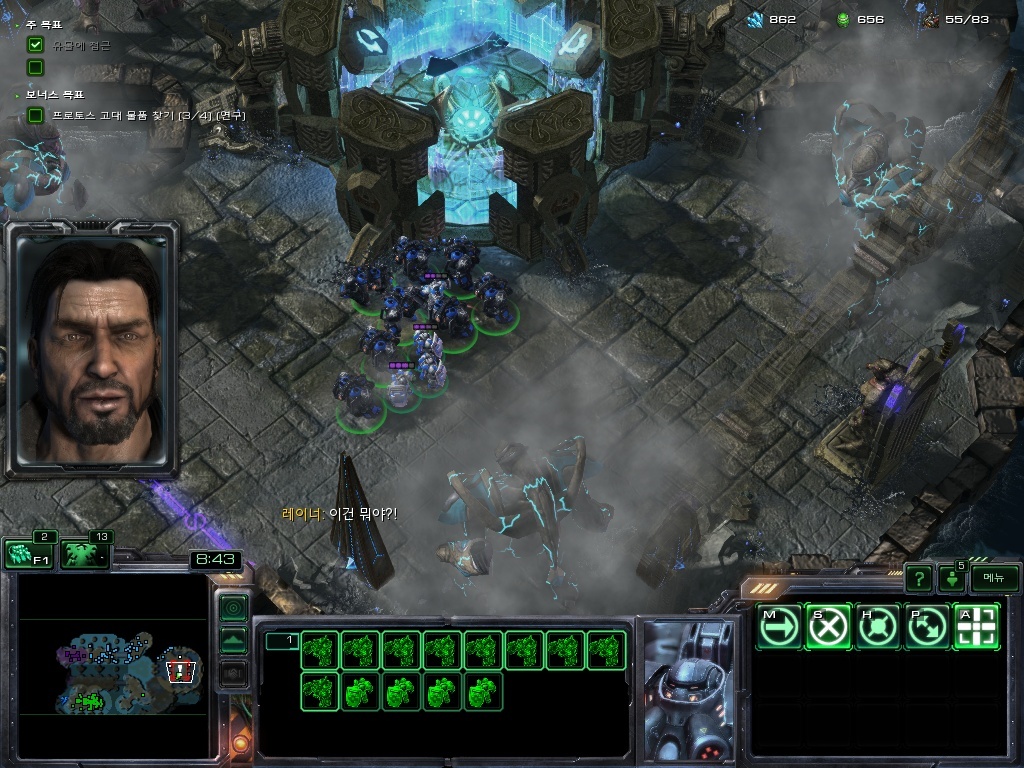Select the idle worker F1 button
This screenshot has height=768, width=1024.
point(28,554)
